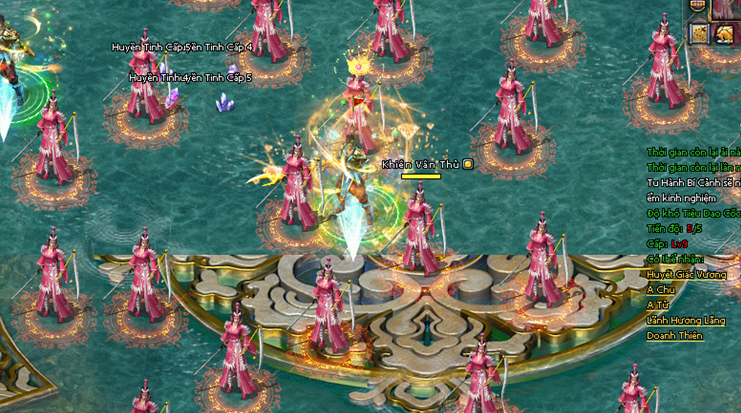Select the Huyết Giác Vương reward link
The image size is (741, 413).
click(685, 274)
